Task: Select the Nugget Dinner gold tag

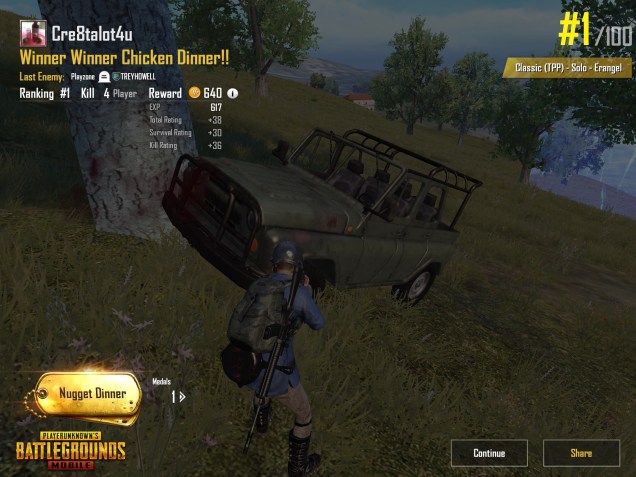Action: (x=90, y=394)
